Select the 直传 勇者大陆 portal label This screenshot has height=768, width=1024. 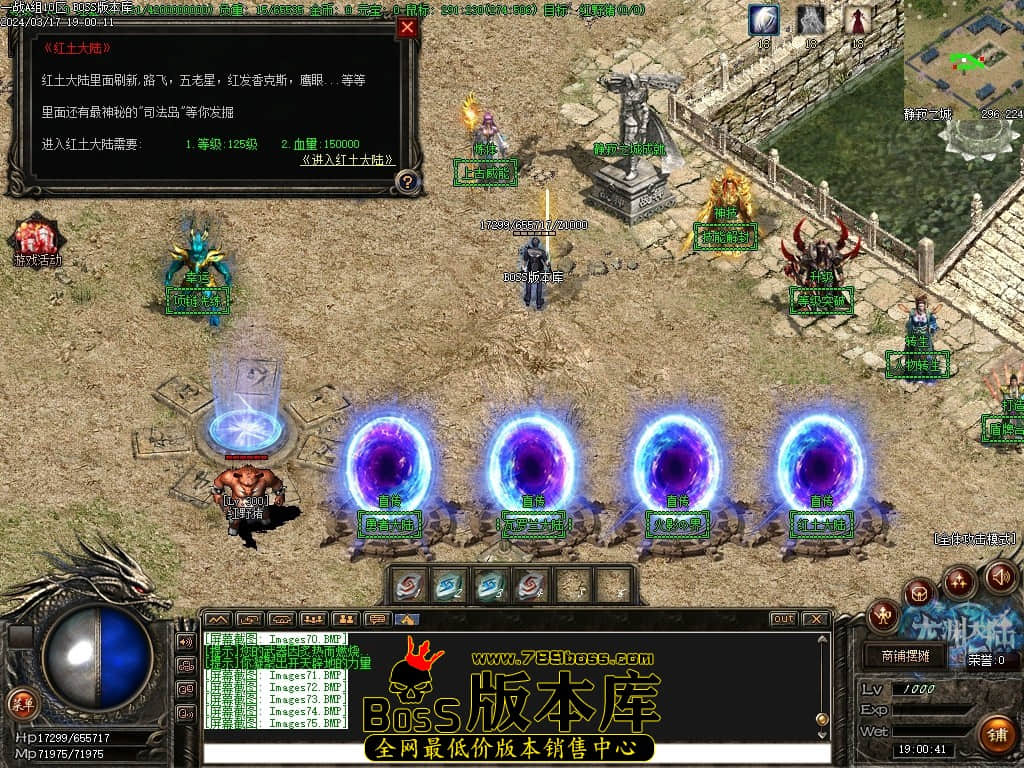(x=389, y=523)
